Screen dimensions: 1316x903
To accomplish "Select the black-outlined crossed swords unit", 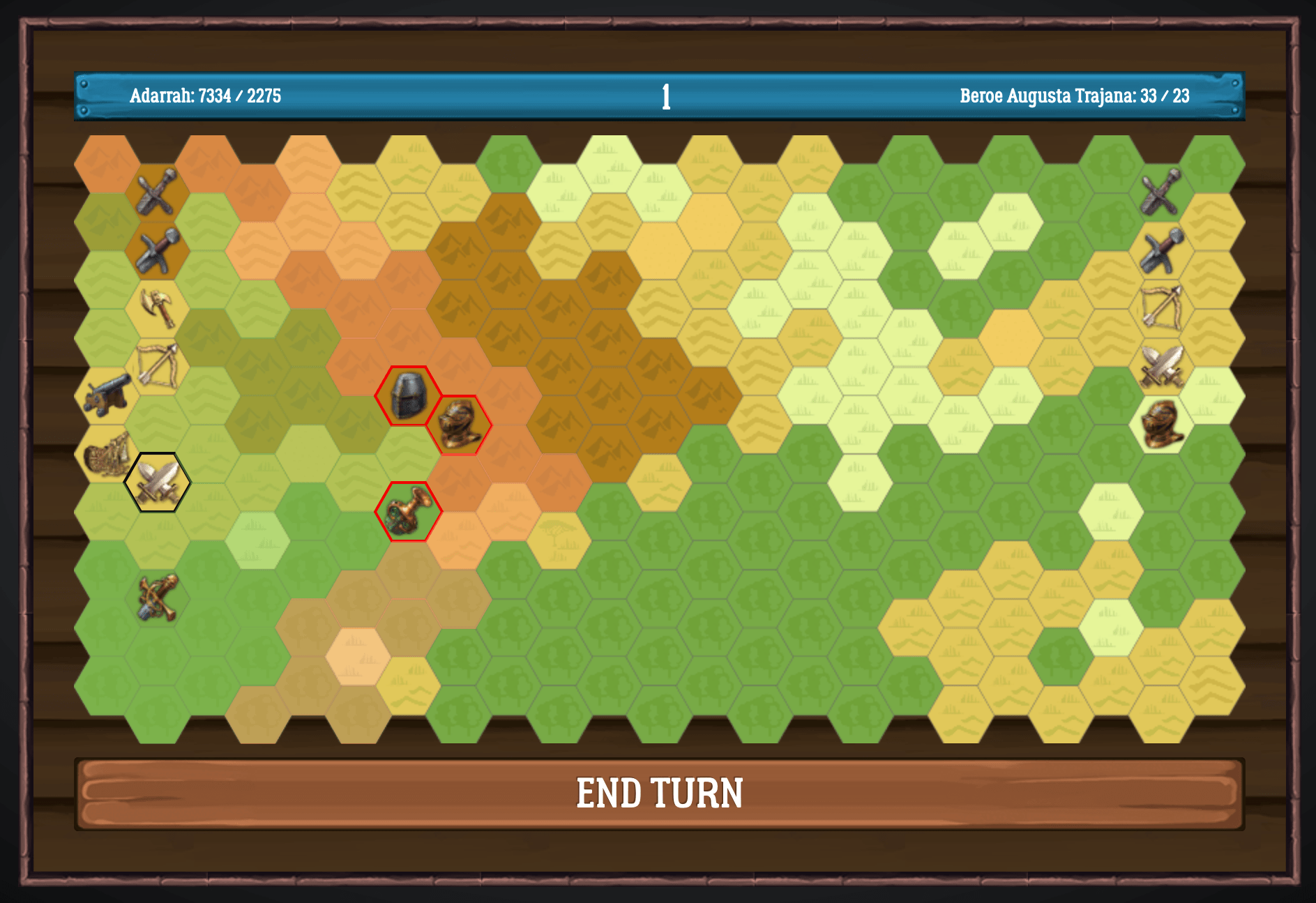I will [158, 482].
